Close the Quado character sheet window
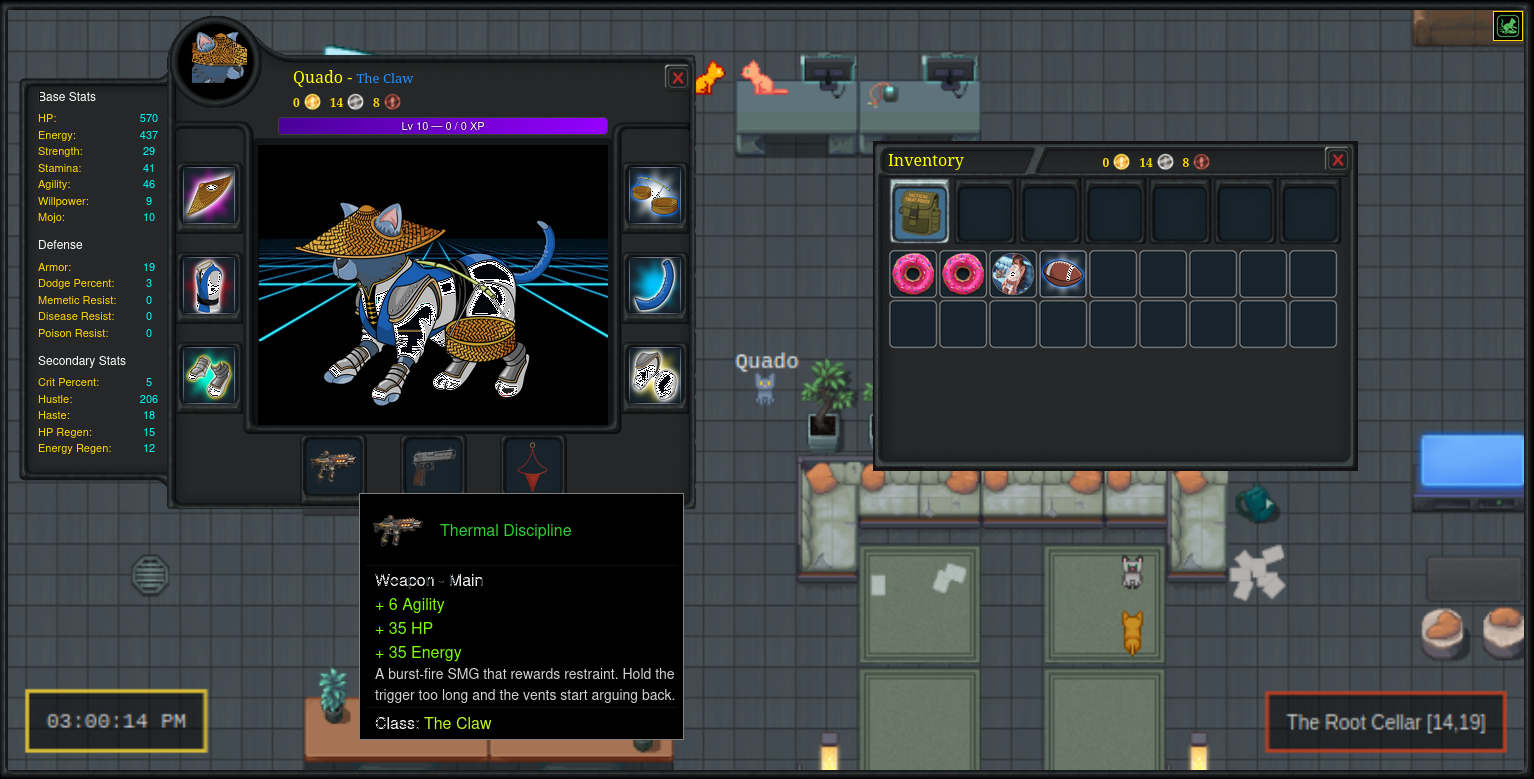Viewport: 1534px width, 779px height. [677, 78]
